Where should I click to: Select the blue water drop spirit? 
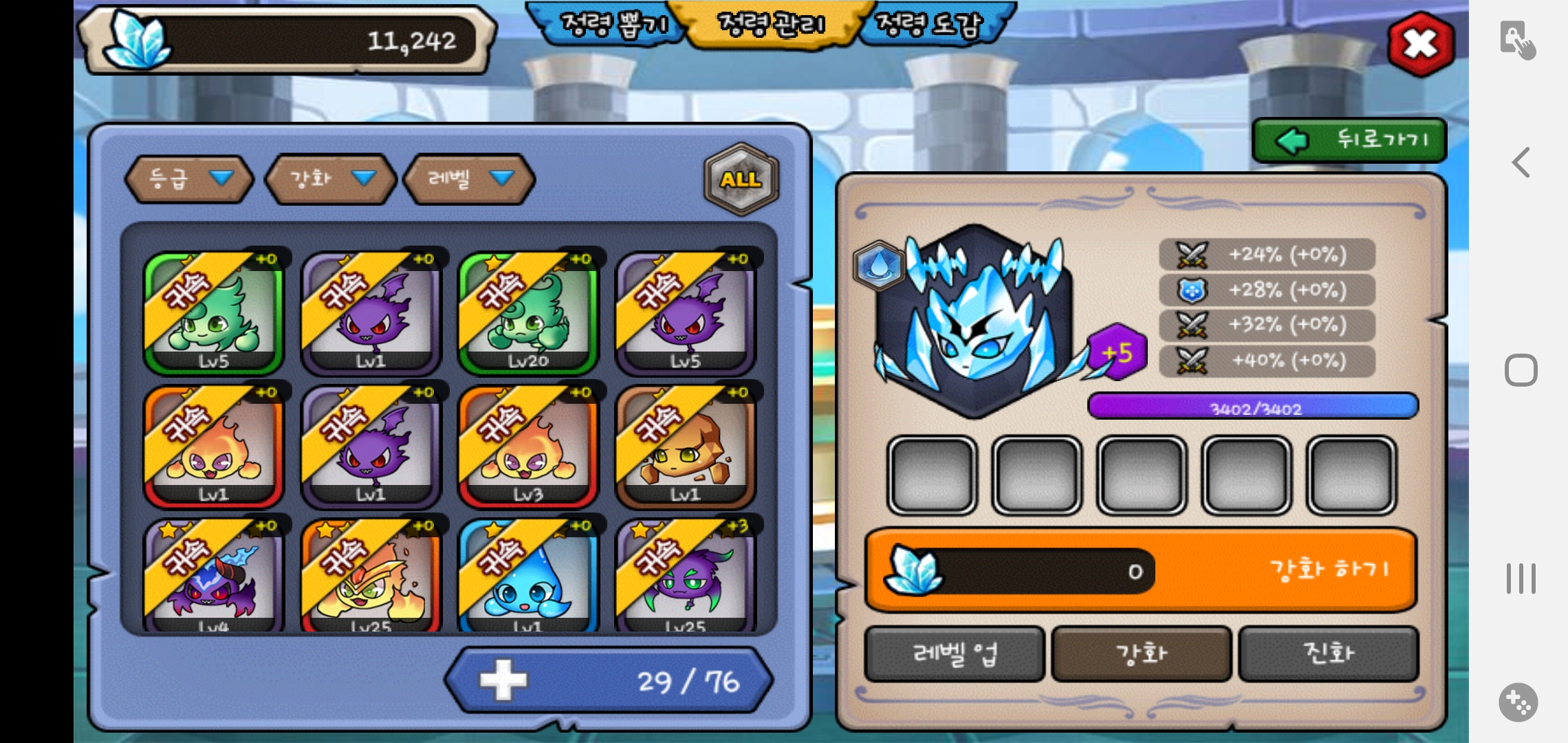[528, 578]
